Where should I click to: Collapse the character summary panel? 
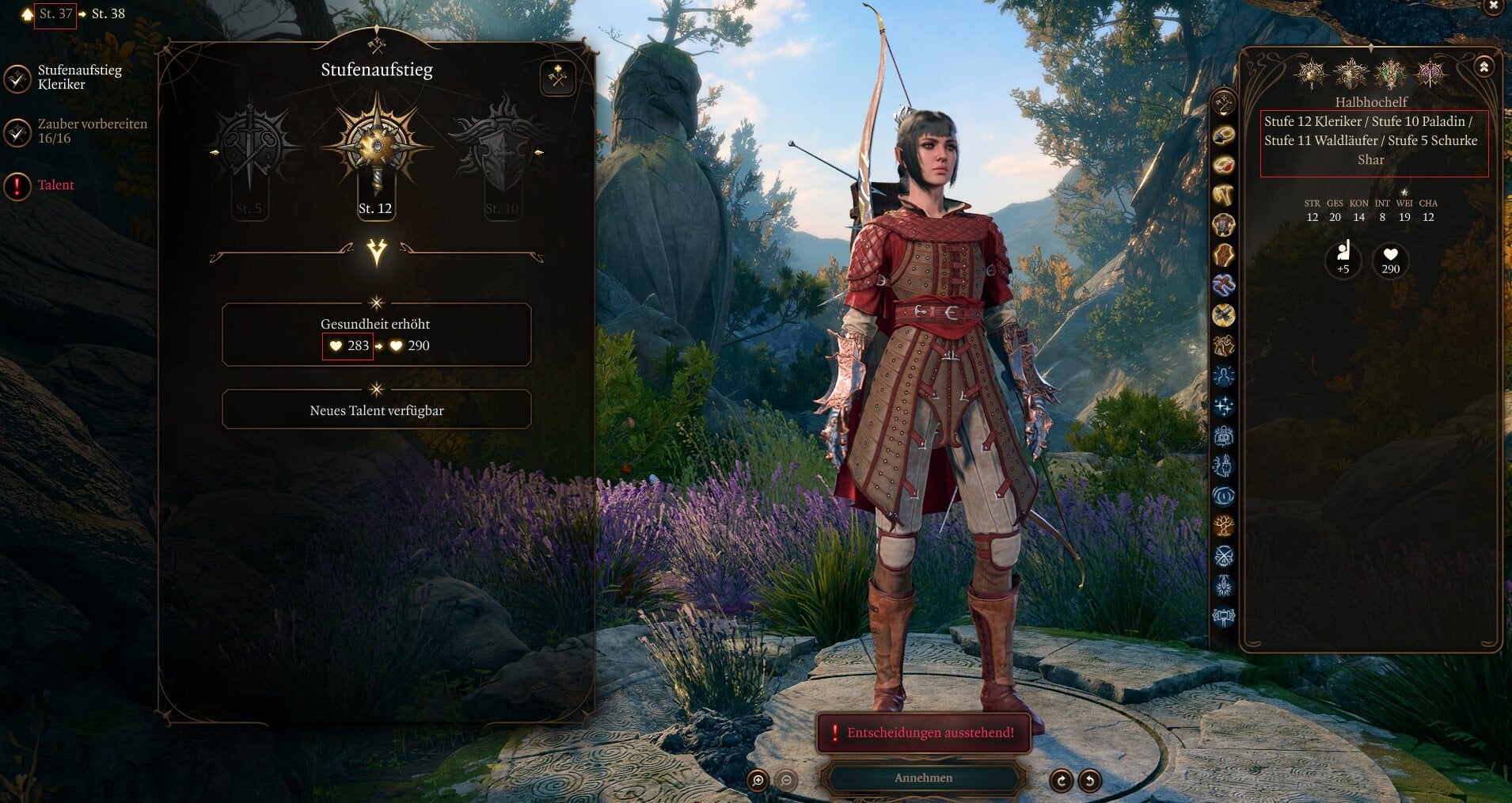pyautogui.click(x=1484, y=67)
